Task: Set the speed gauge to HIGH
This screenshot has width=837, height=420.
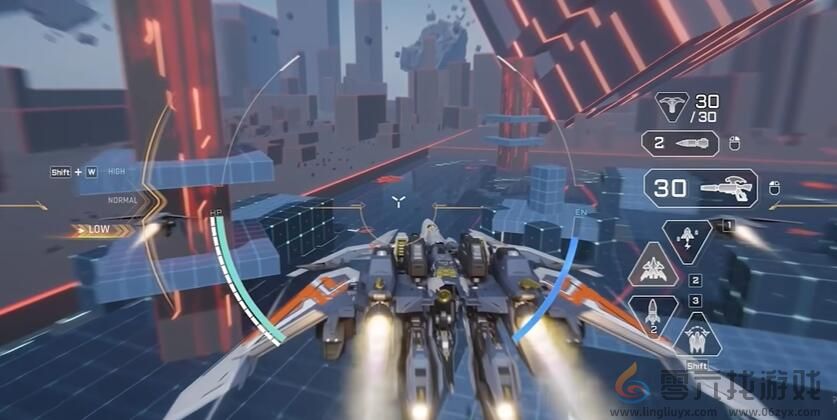Action: tap(117, 171)
